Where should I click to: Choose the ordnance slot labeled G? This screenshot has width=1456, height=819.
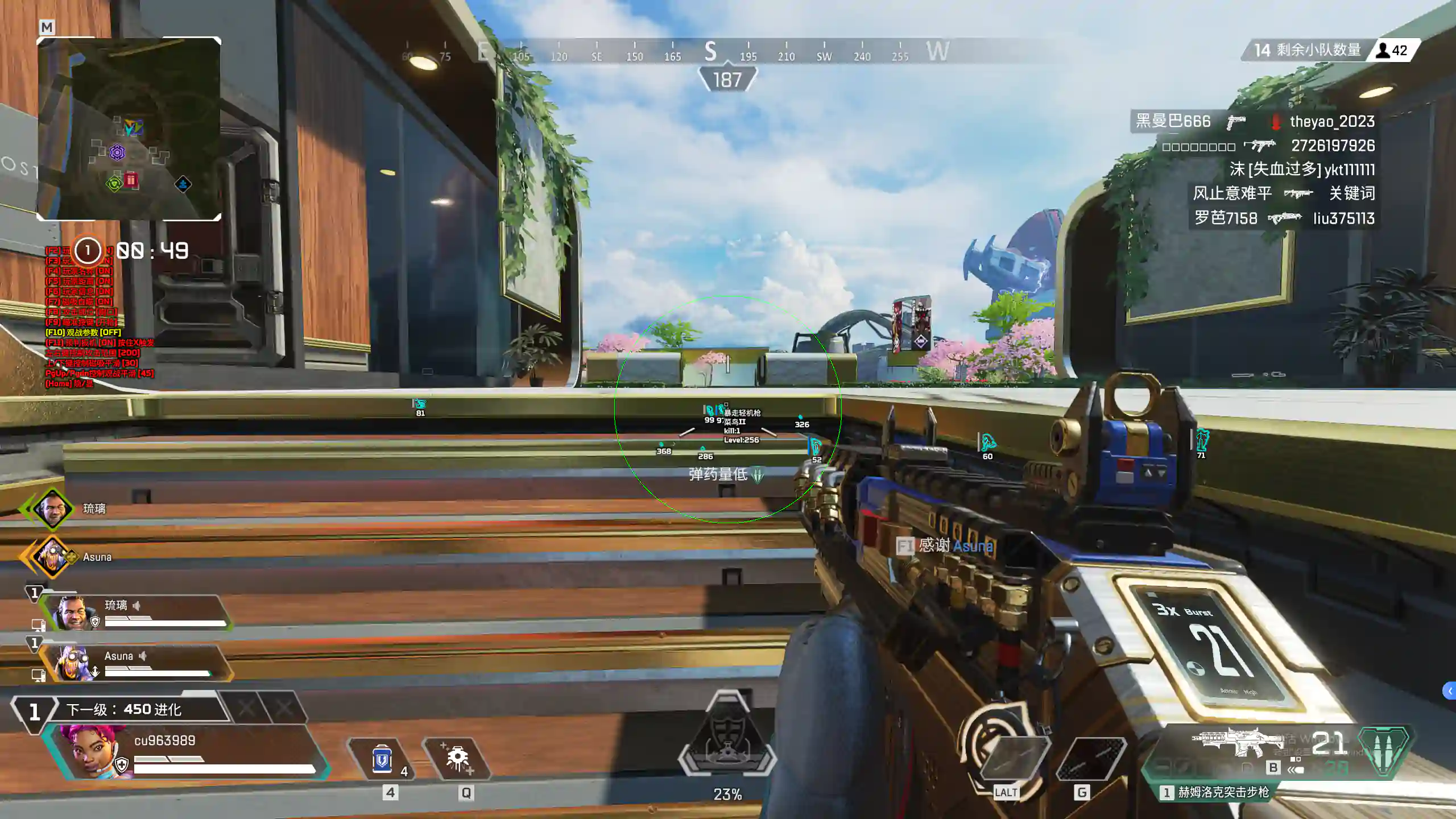coord(1090,759)
